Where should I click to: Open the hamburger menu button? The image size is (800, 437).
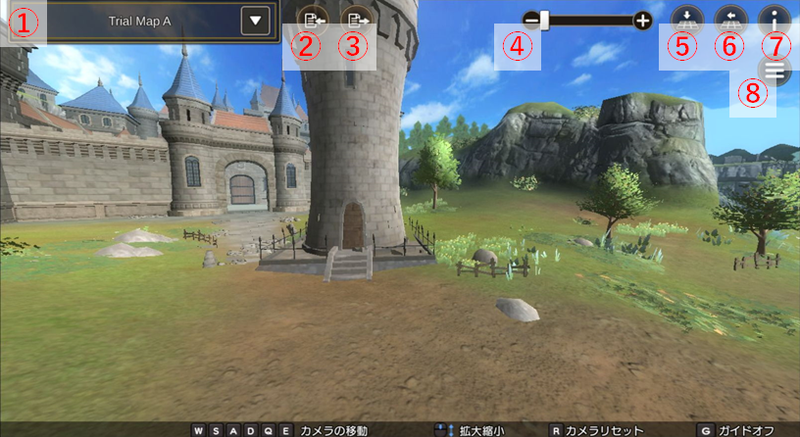pyautogui.click(x=773, y=69)
